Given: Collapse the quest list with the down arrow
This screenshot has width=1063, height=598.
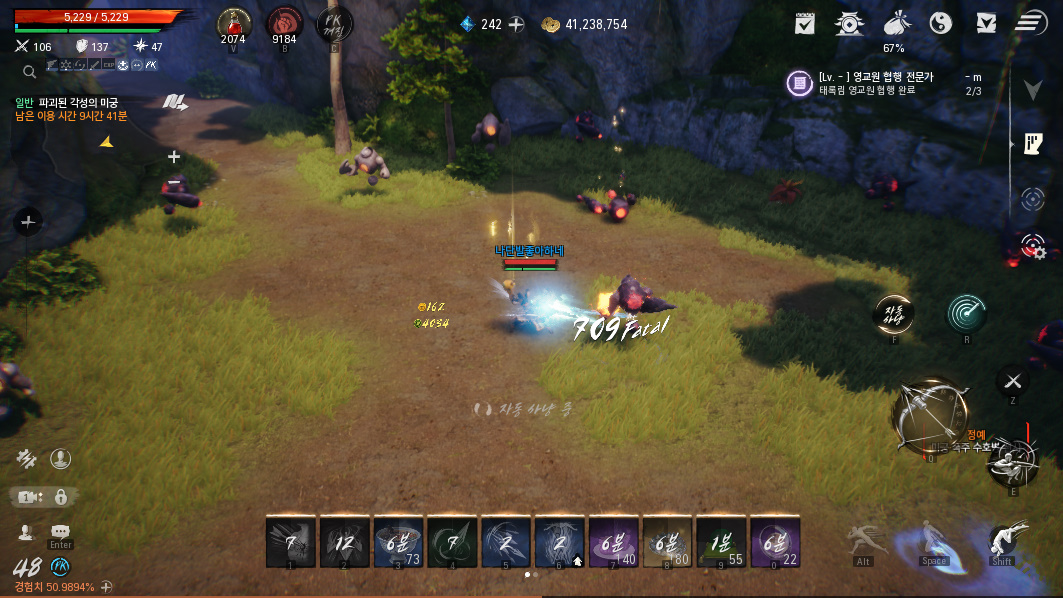Looking at the screenshot, I should (x=1033, y=90).
